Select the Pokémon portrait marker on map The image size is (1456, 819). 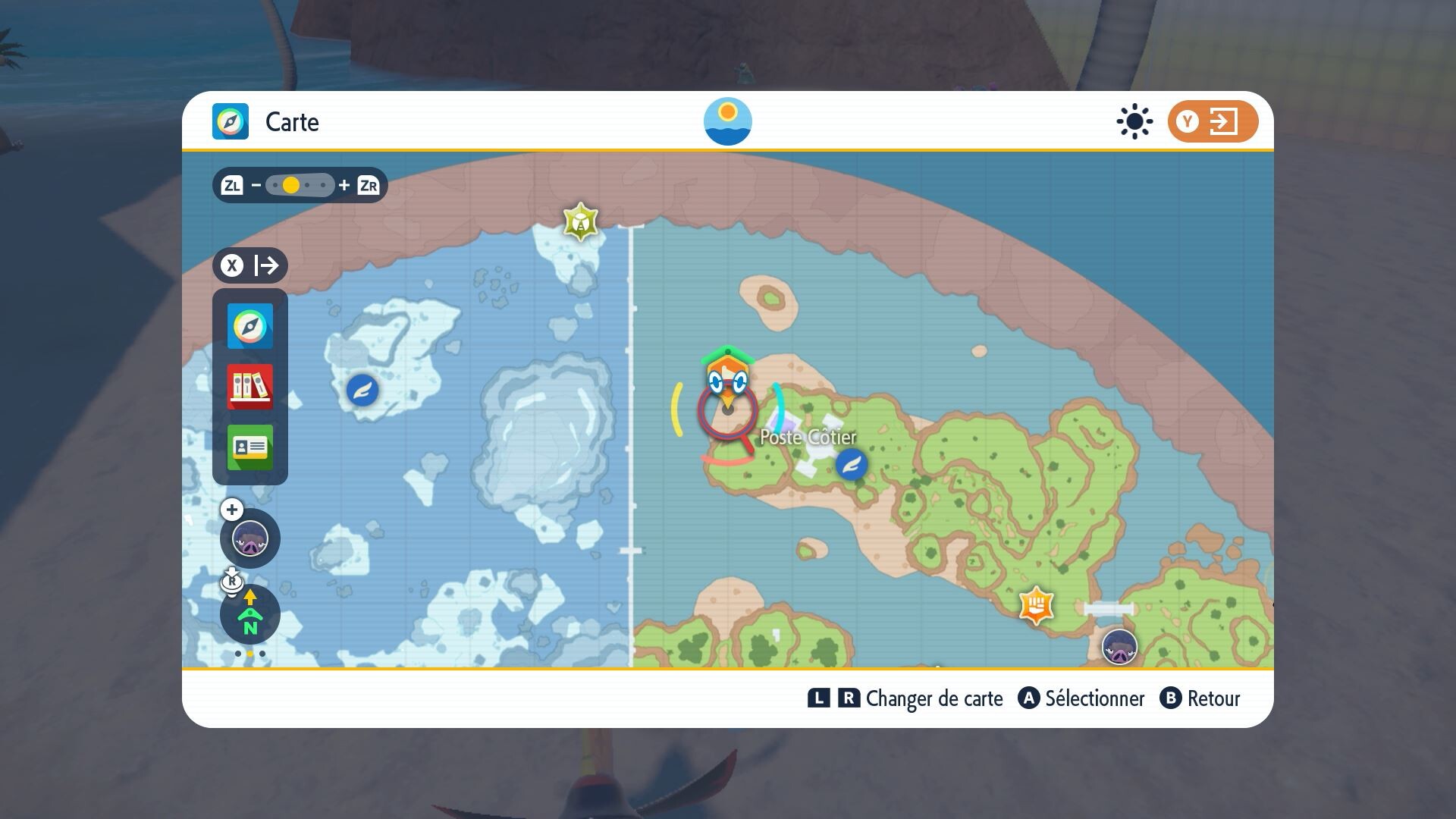[x=1119, y=648]
